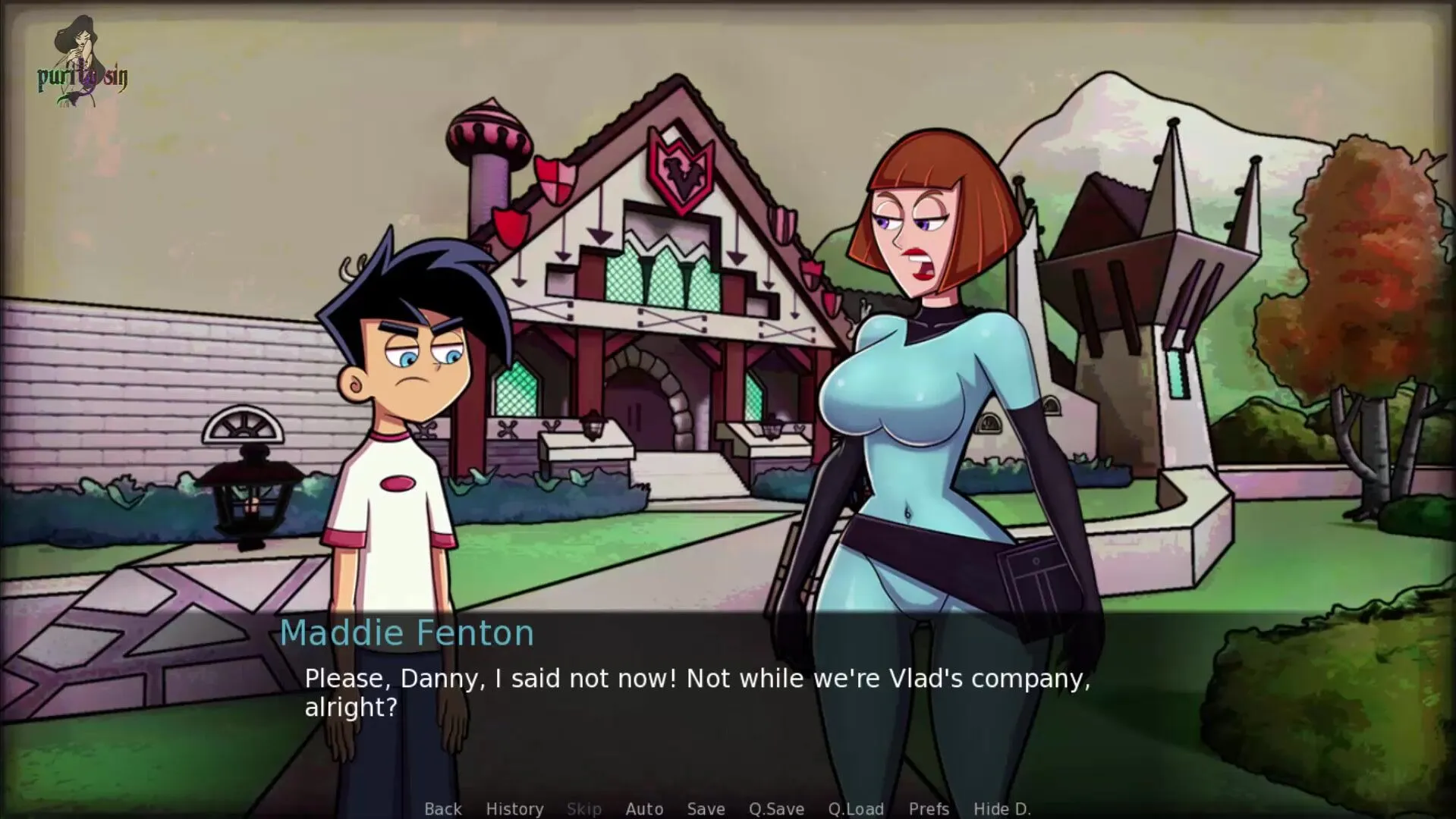Toggle Auto-advance dialogue mode
Viewport: 1456px width, 819px height.
pyautogui.click(x=644, y=809)
